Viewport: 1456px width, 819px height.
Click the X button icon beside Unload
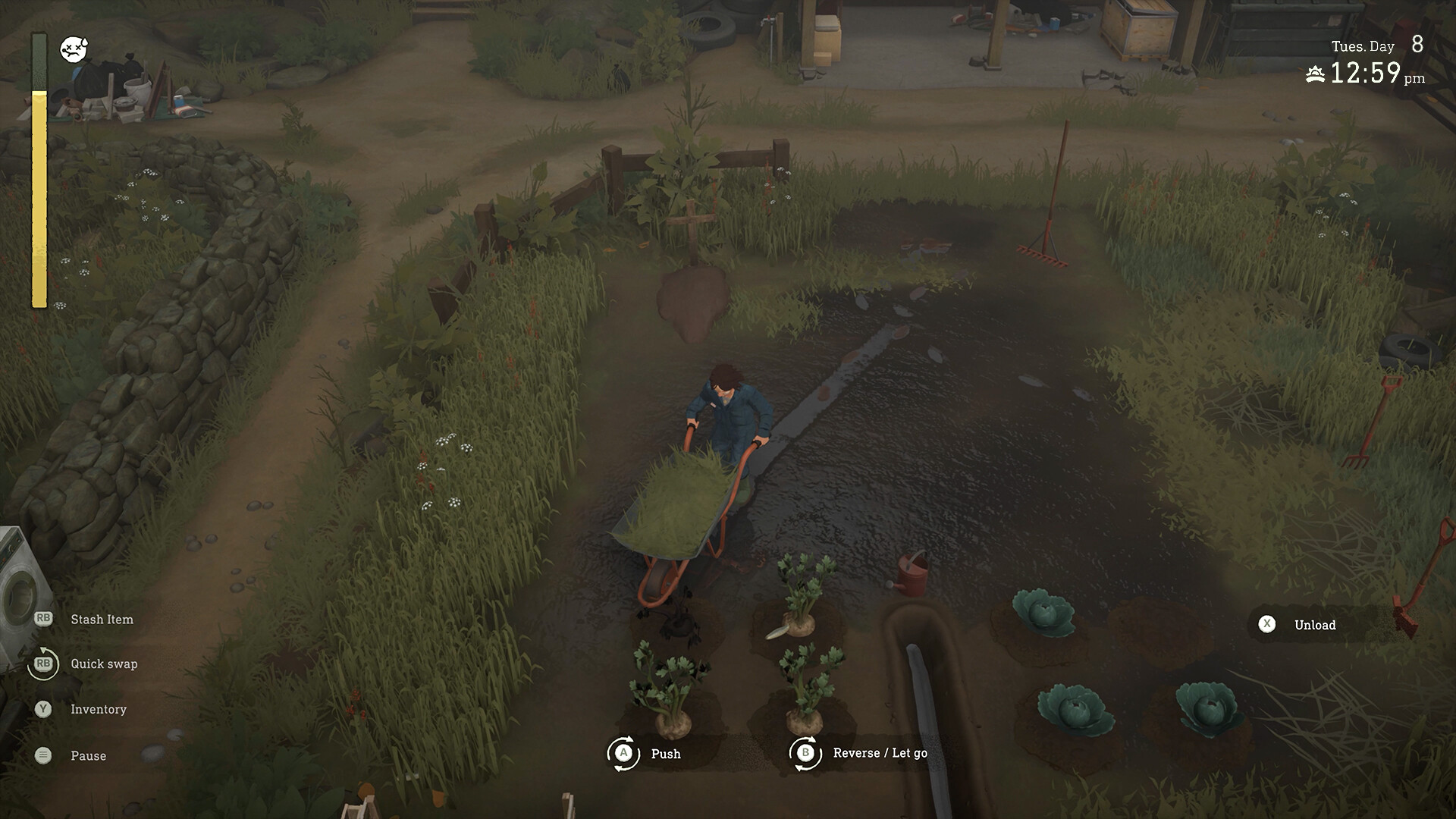click(x=1265, y=625)
